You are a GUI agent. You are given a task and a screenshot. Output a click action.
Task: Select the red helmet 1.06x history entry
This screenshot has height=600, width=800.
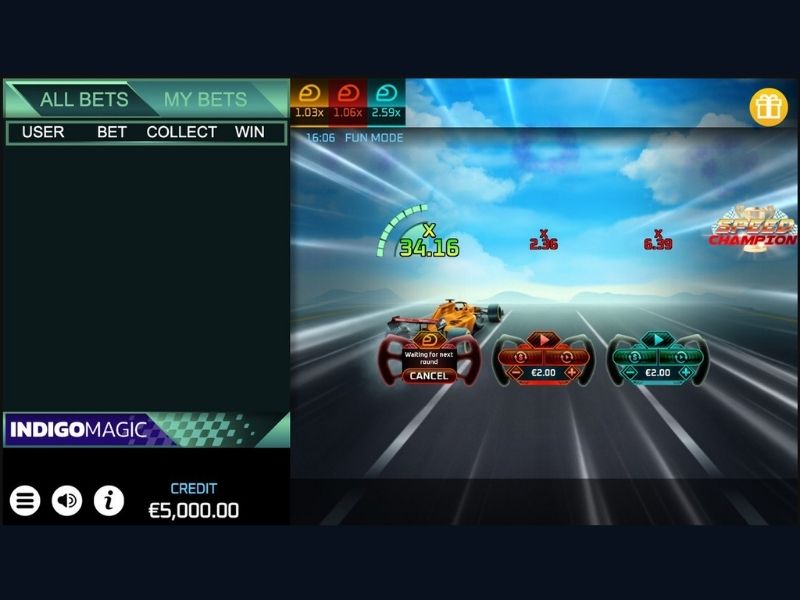(x=347, y=101)
